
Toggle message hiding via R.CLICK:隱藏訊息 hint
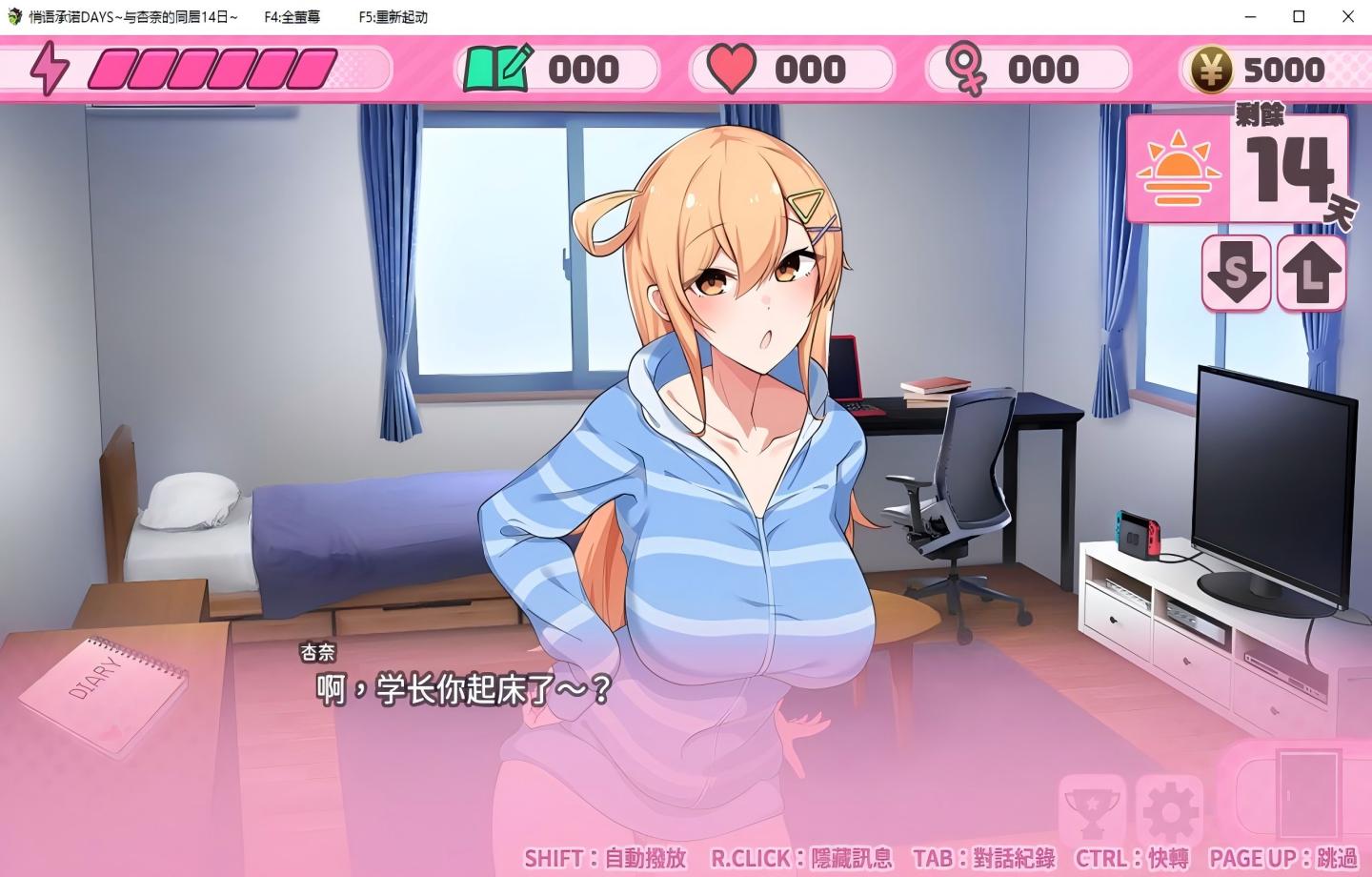coord(801,857)
